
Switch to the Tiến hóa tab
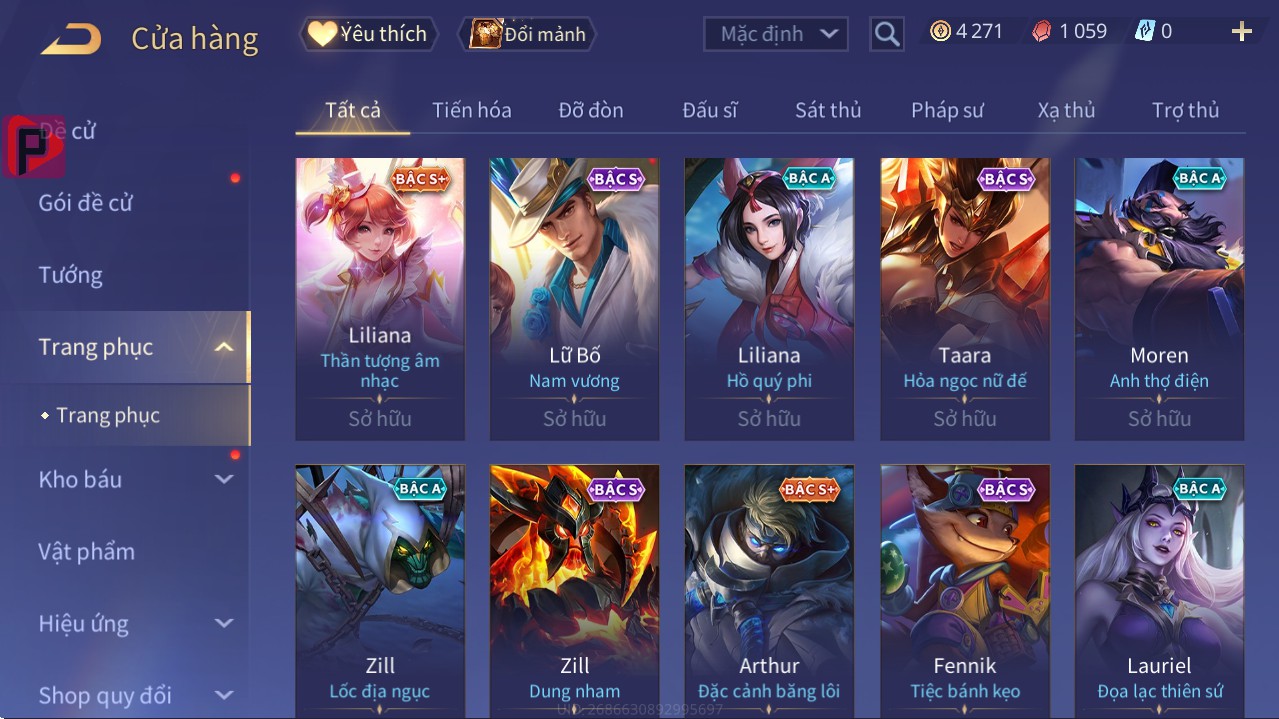[x=471, y=110]
